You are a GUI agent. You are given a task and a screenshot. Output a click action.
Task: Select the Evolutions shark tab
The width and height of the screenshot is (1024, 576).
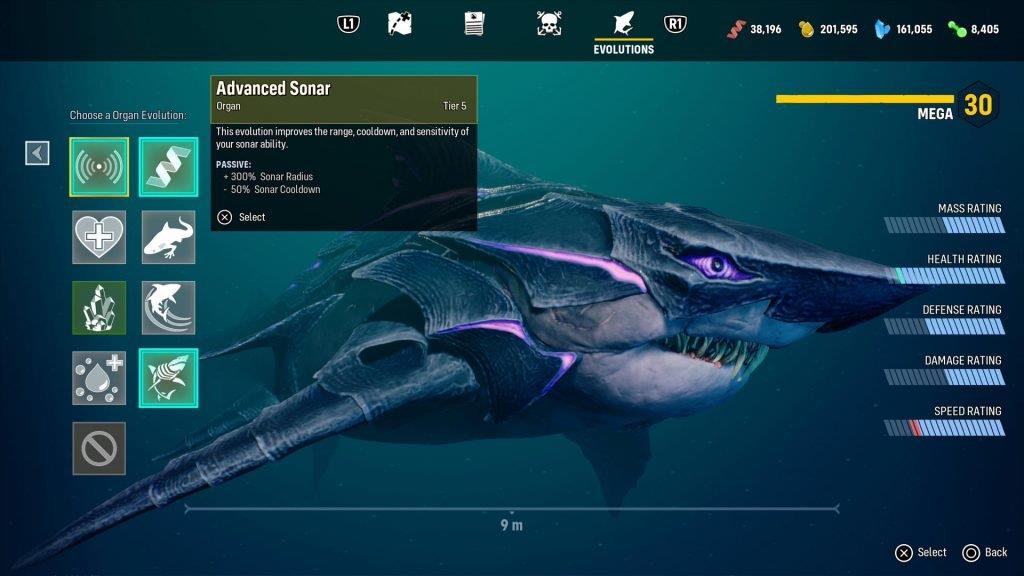623,25
